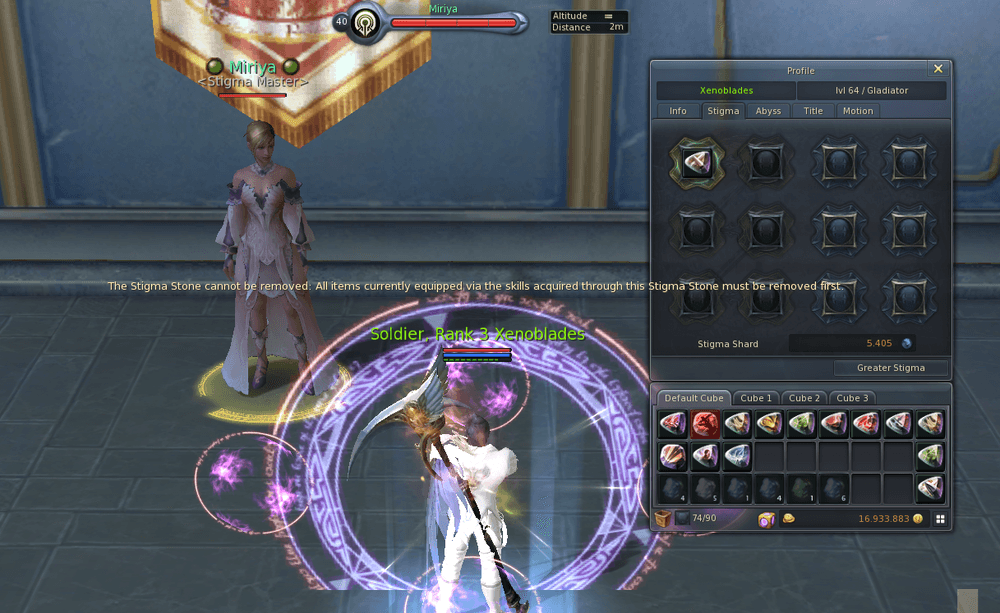Open the Abyss tab

point(768,111)
